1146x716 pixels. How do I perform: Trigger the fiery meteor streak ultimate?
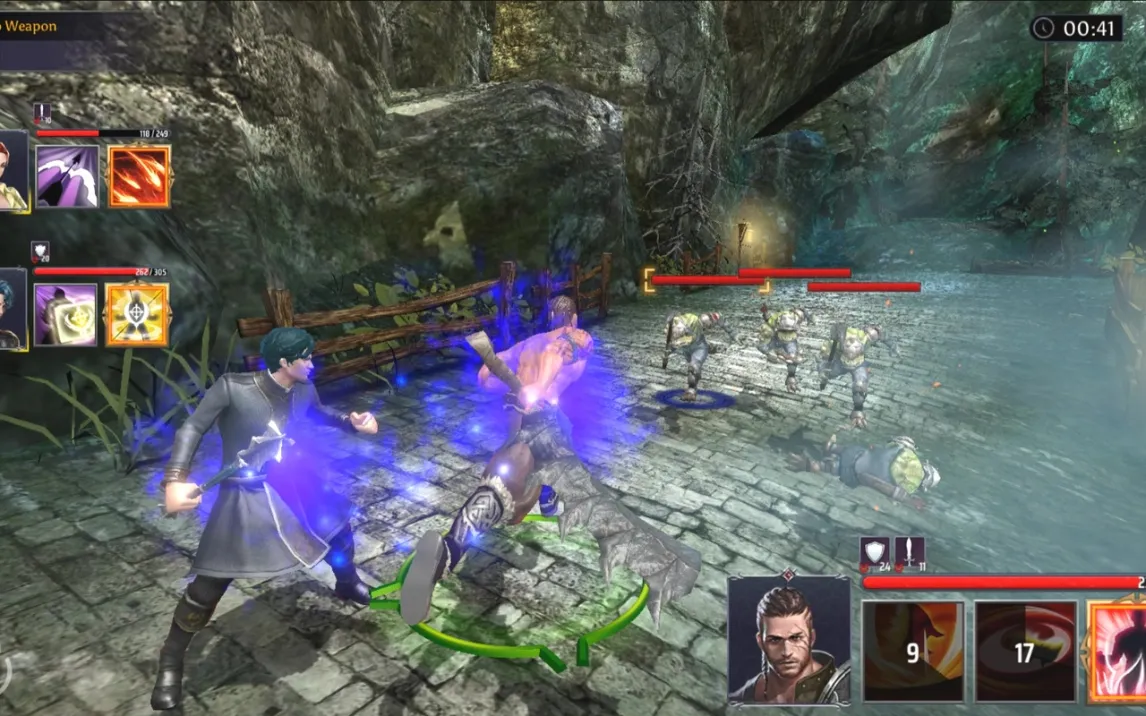tap(139, 177)
